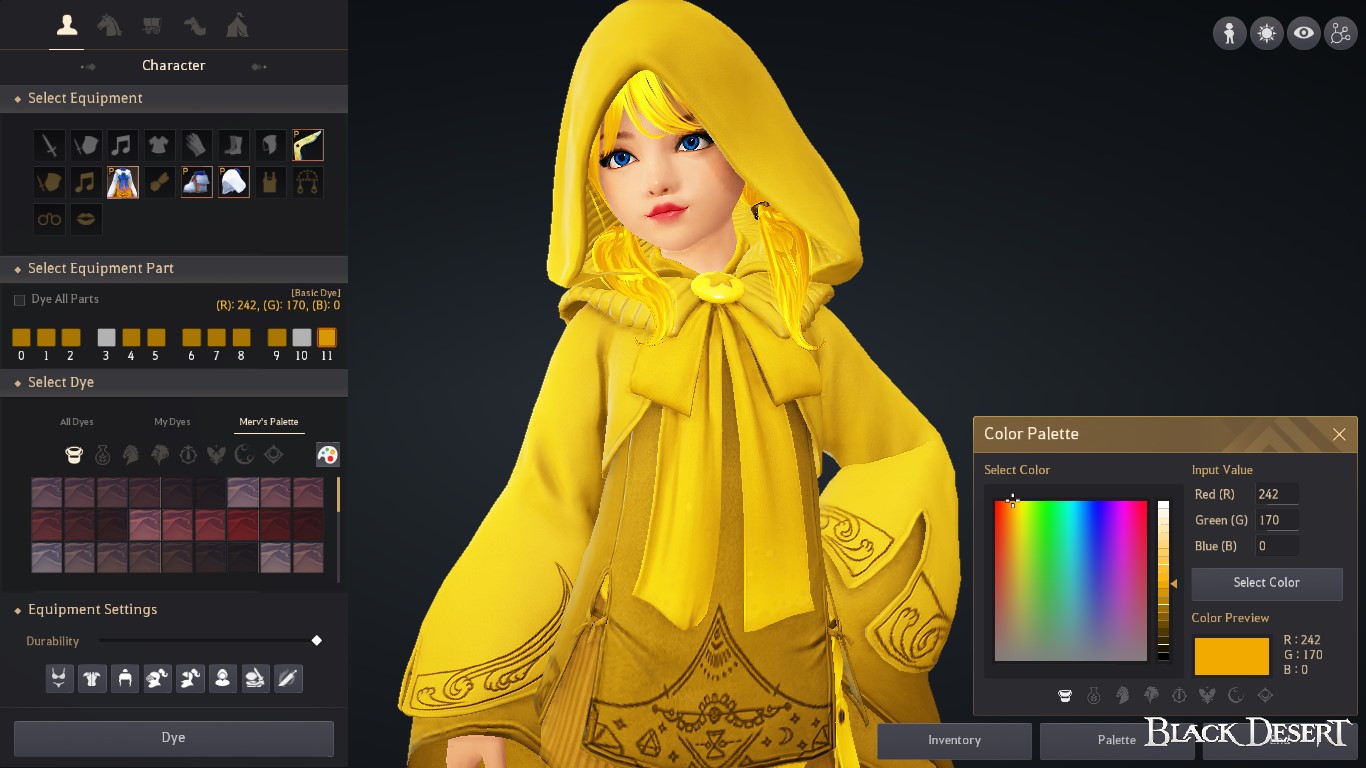Toggle the brightness/sun icon at top right
The width and height of the screenshot is (1366, 768).
click(x=1266, y=33)
